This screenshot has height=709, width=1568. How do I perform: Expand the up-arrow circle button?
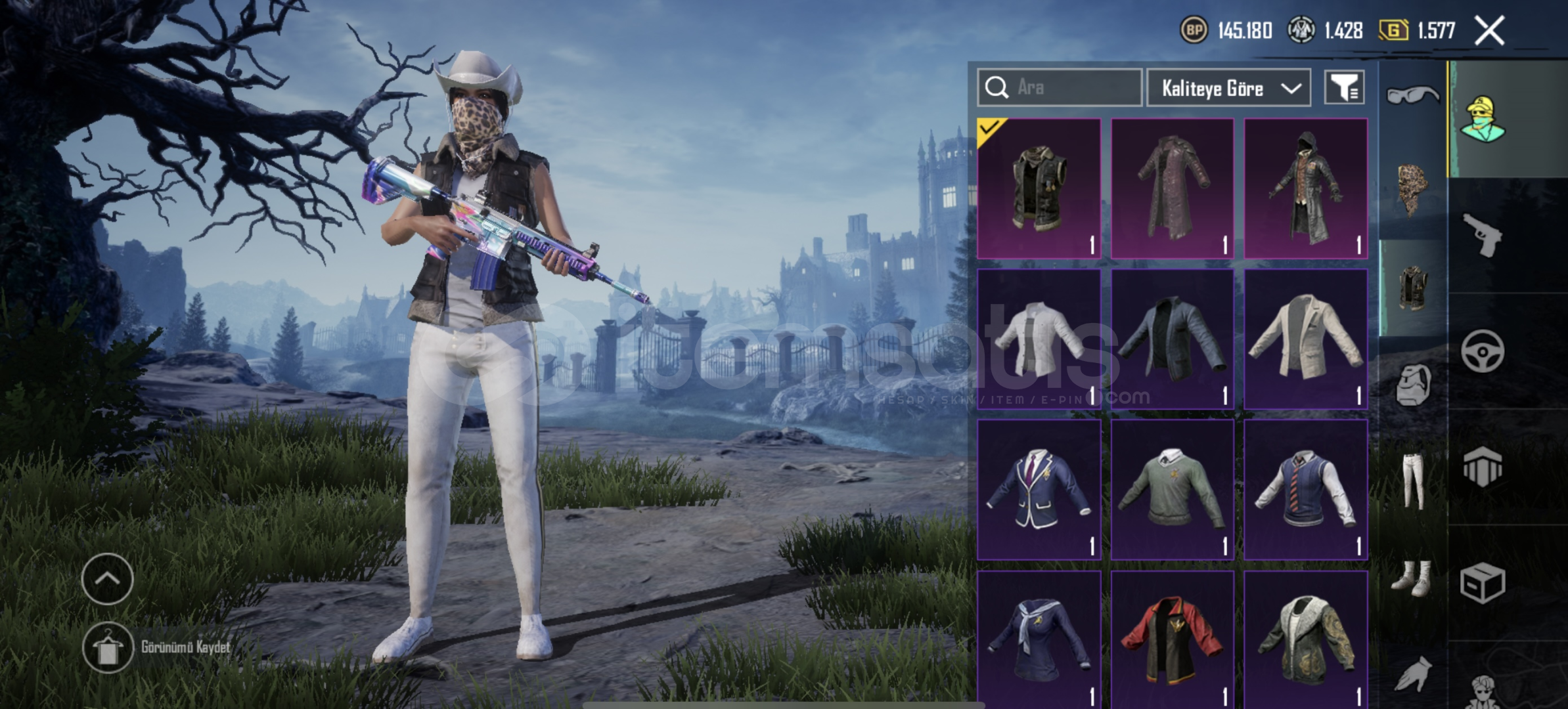107,578
